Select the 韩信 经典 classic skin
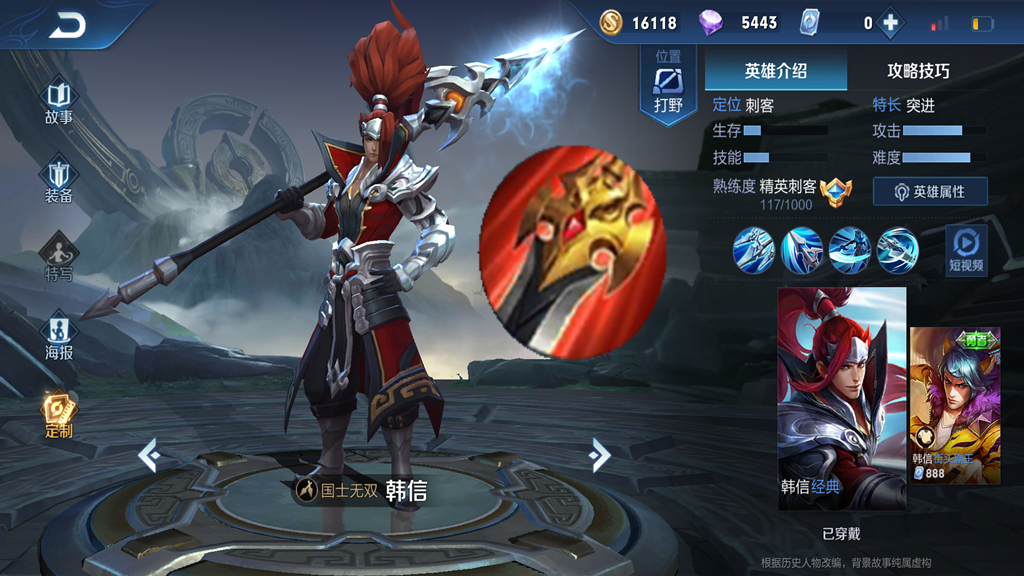This screenshot has height=576, width=1024. (842, 398)
